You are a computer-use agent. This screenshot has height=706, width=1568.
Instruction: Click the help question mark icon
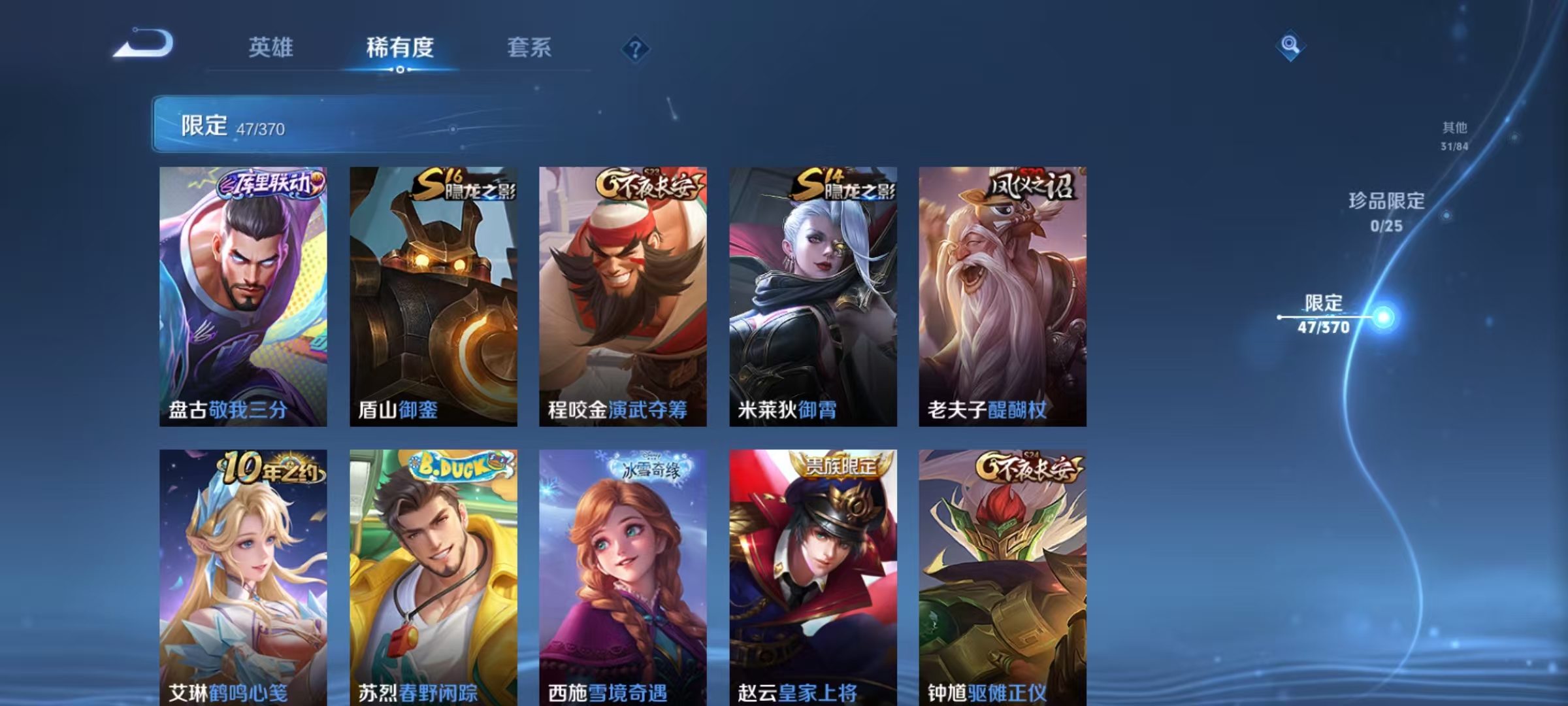pos(637,49)
